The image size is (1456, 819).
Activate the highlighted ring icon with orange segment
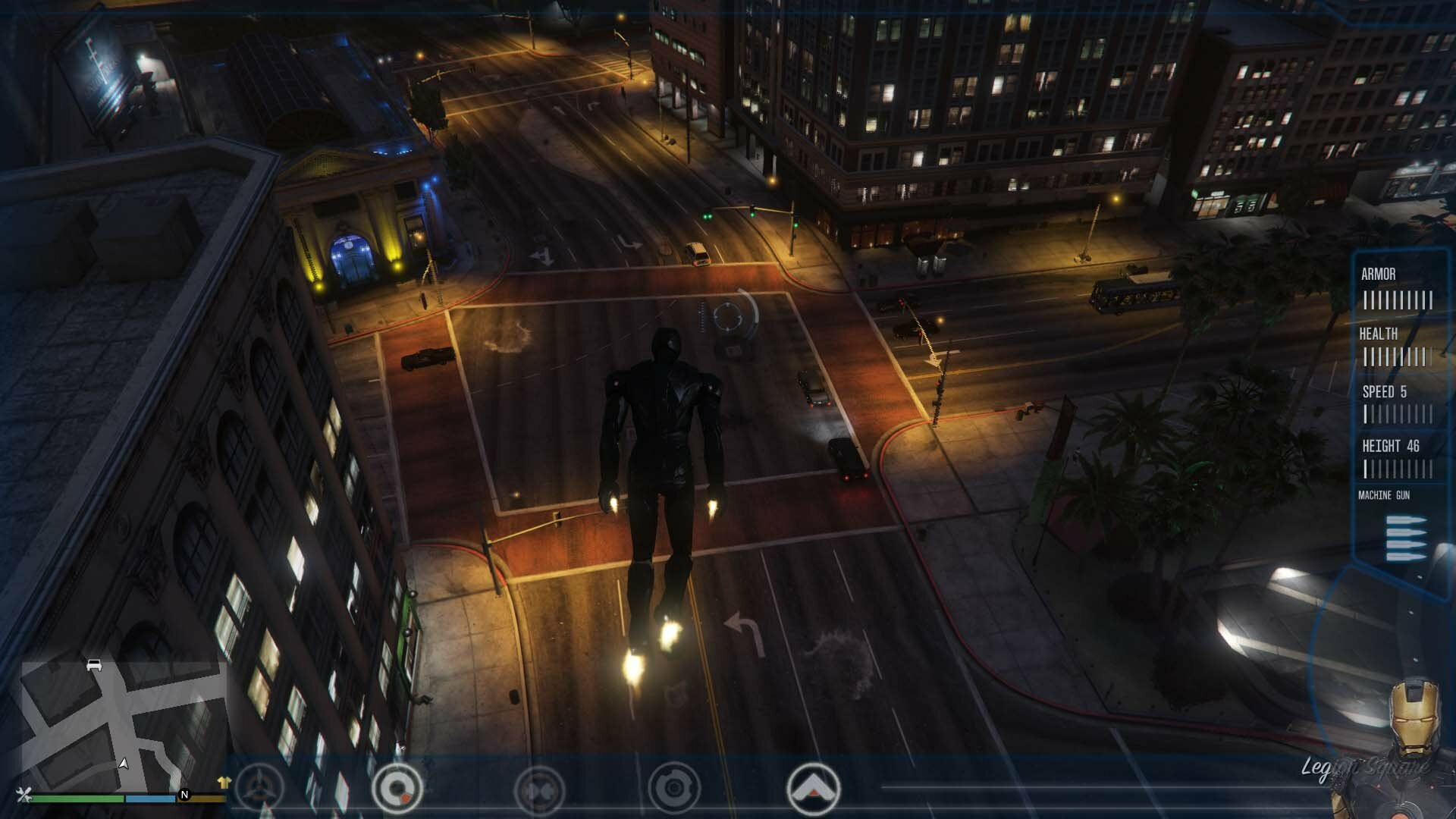pos(397,789)
